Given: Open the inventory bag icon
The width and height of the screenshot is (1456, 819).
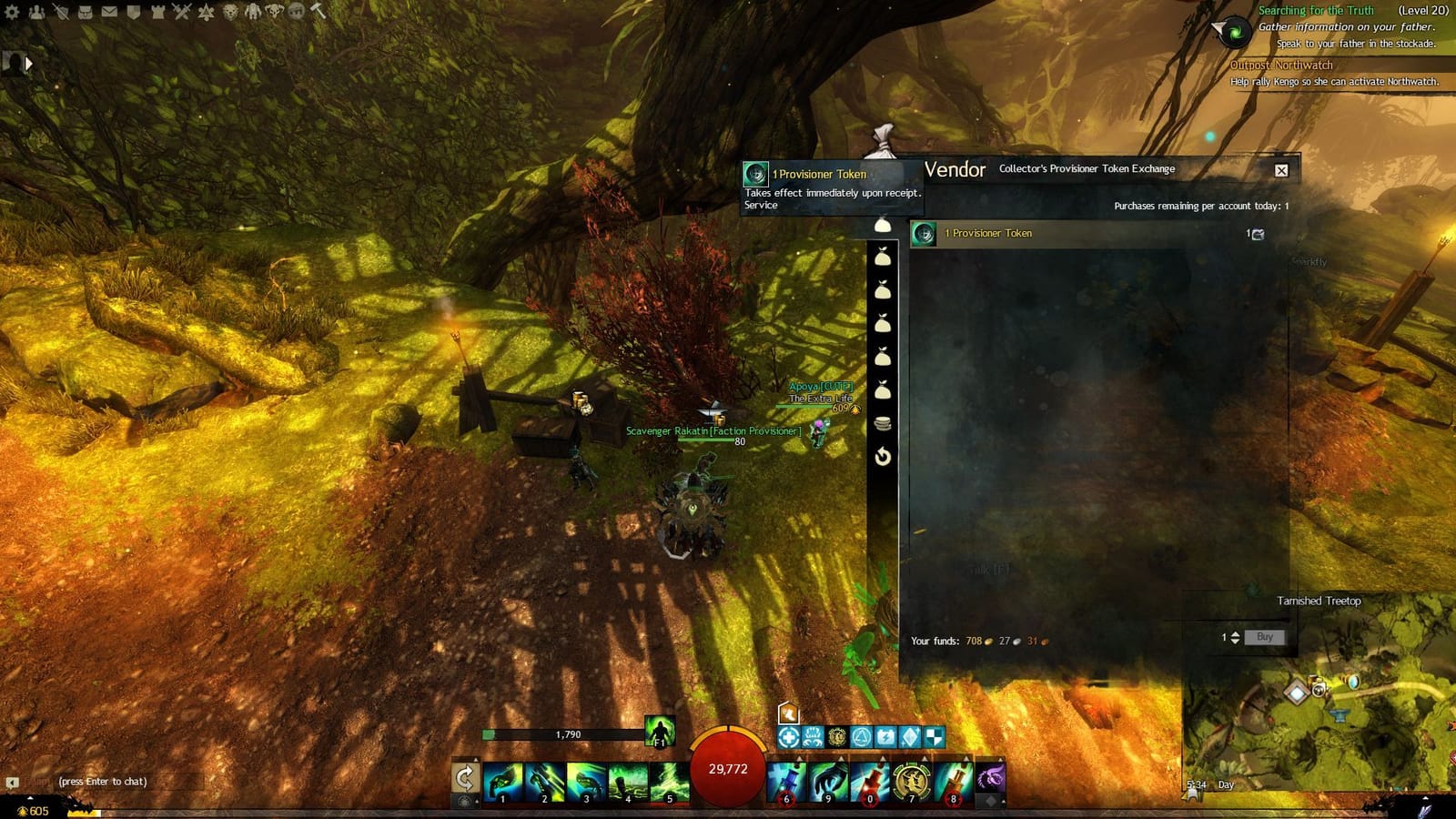Looking at the screenshot, I should coord(86,13).
